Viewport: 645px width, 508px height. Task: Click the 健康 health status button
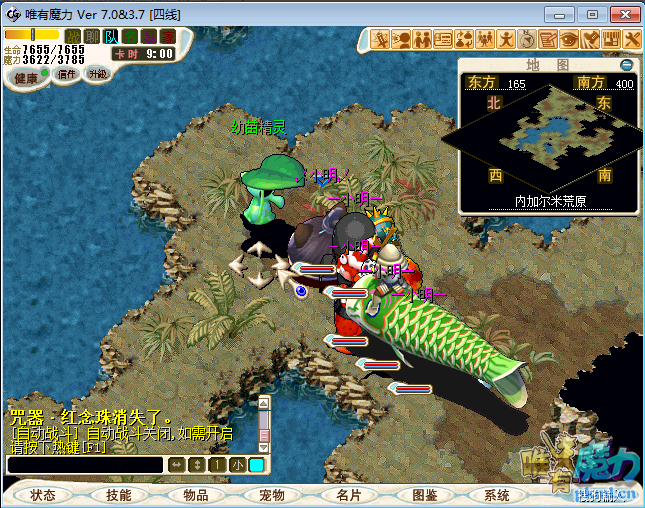(x=26, y=78)
